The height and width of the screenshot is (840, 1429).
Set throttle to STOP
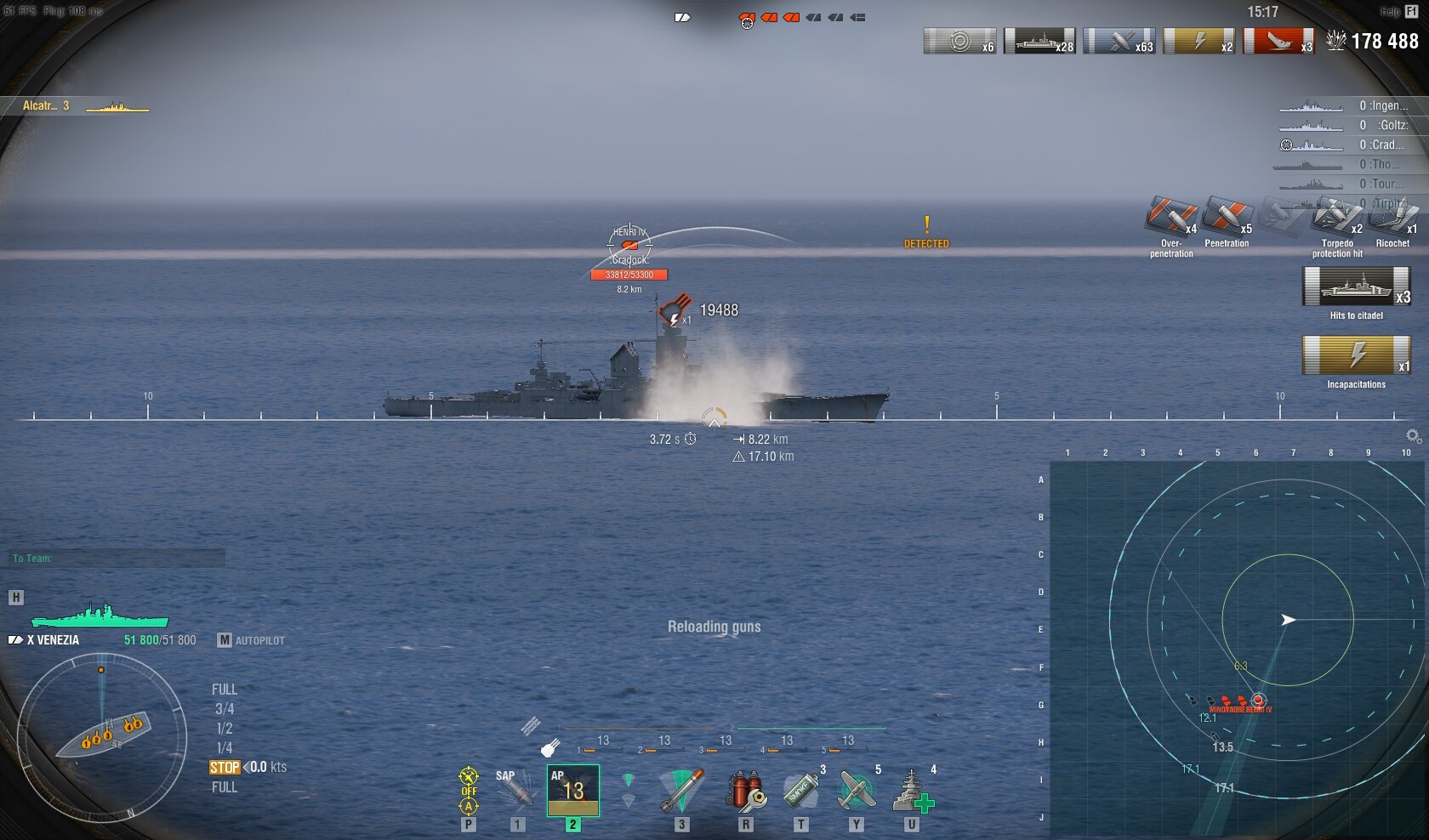(225, 767)
